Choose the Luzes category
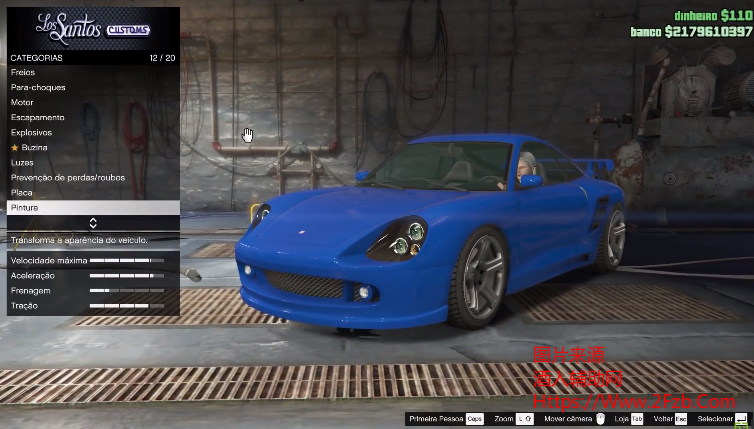 [92, 162]
